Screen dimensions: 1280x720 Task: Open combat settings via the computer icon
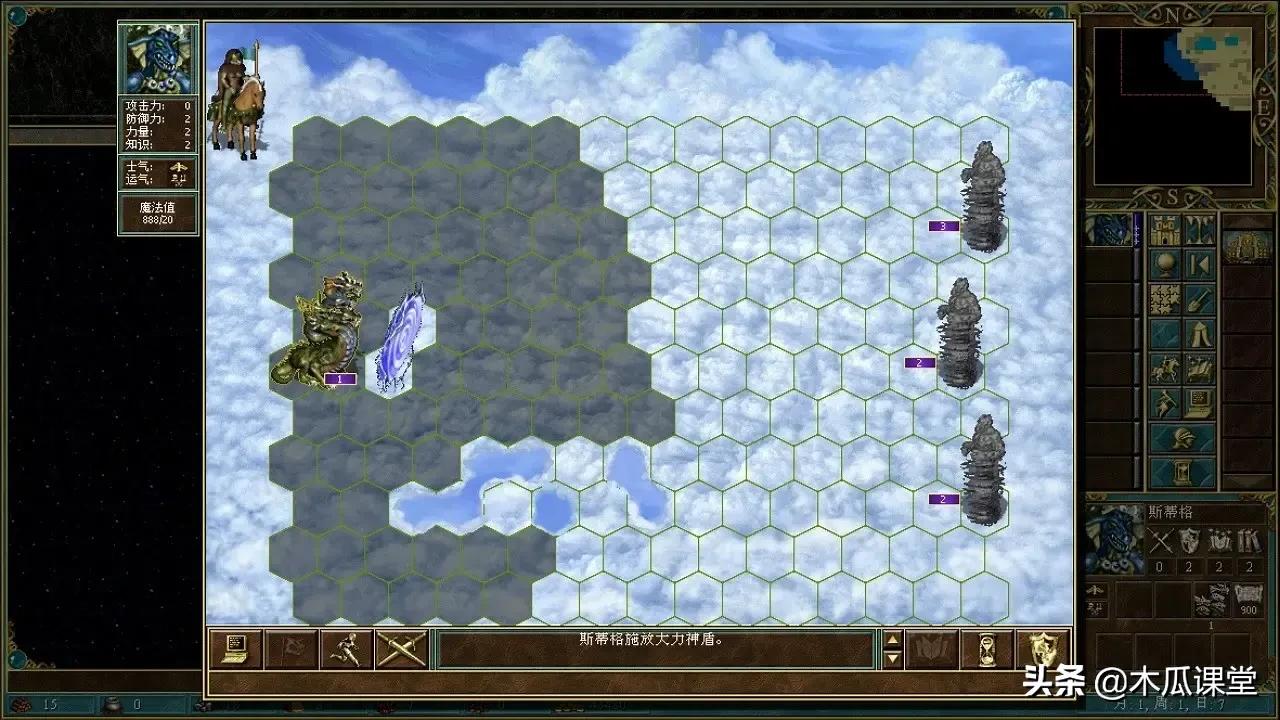click(x=237, y=649)
